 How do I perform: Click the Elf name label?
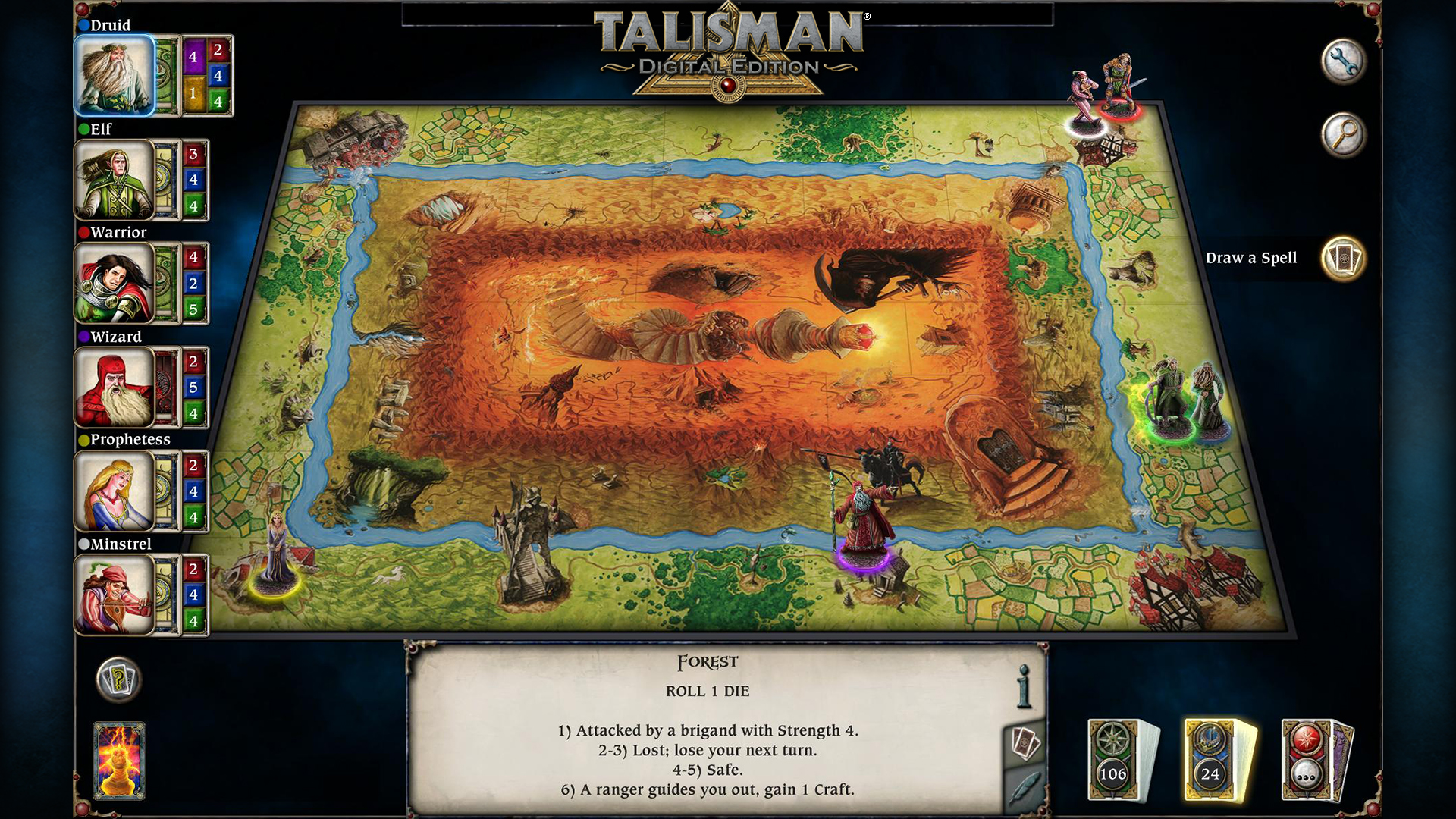[x=99, y=130]
